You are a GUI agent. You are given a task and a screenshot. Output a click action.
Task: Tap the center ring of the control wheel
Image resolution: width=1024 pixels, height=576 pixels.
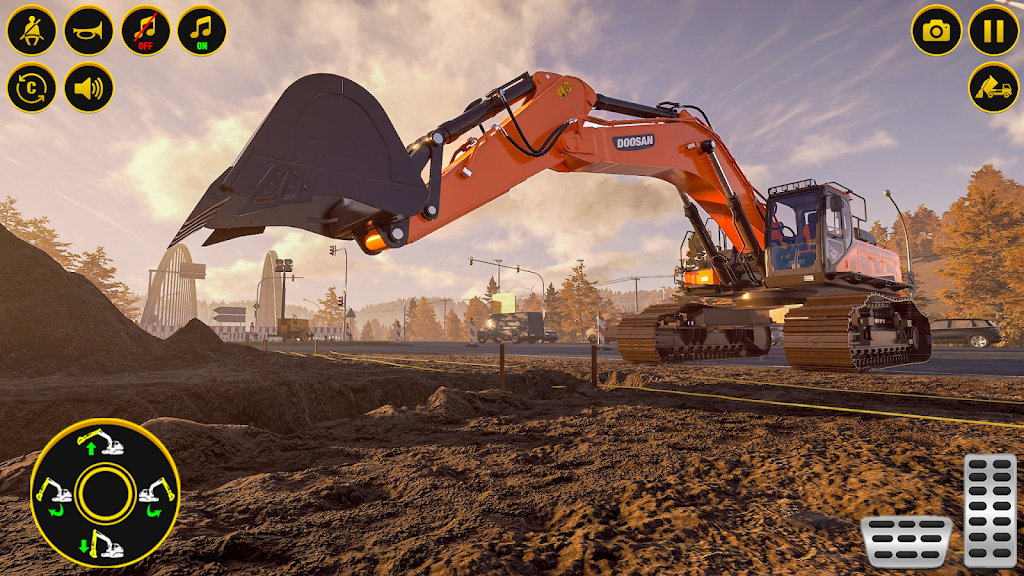pos(105,493)
